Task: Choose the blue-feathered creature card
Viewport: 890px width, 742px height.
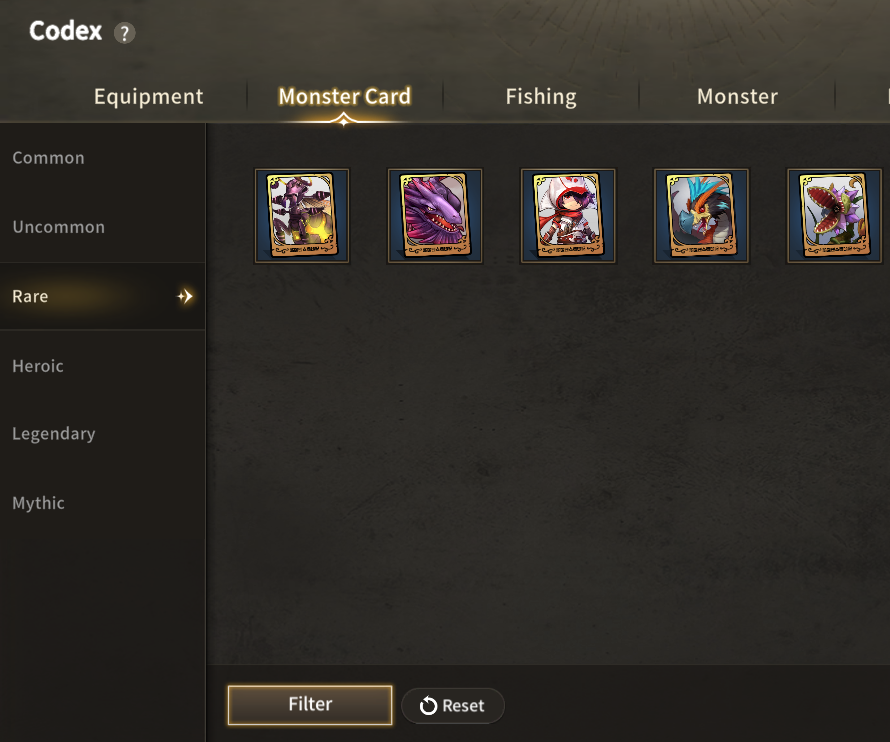Action: click(x=701, y=216)
